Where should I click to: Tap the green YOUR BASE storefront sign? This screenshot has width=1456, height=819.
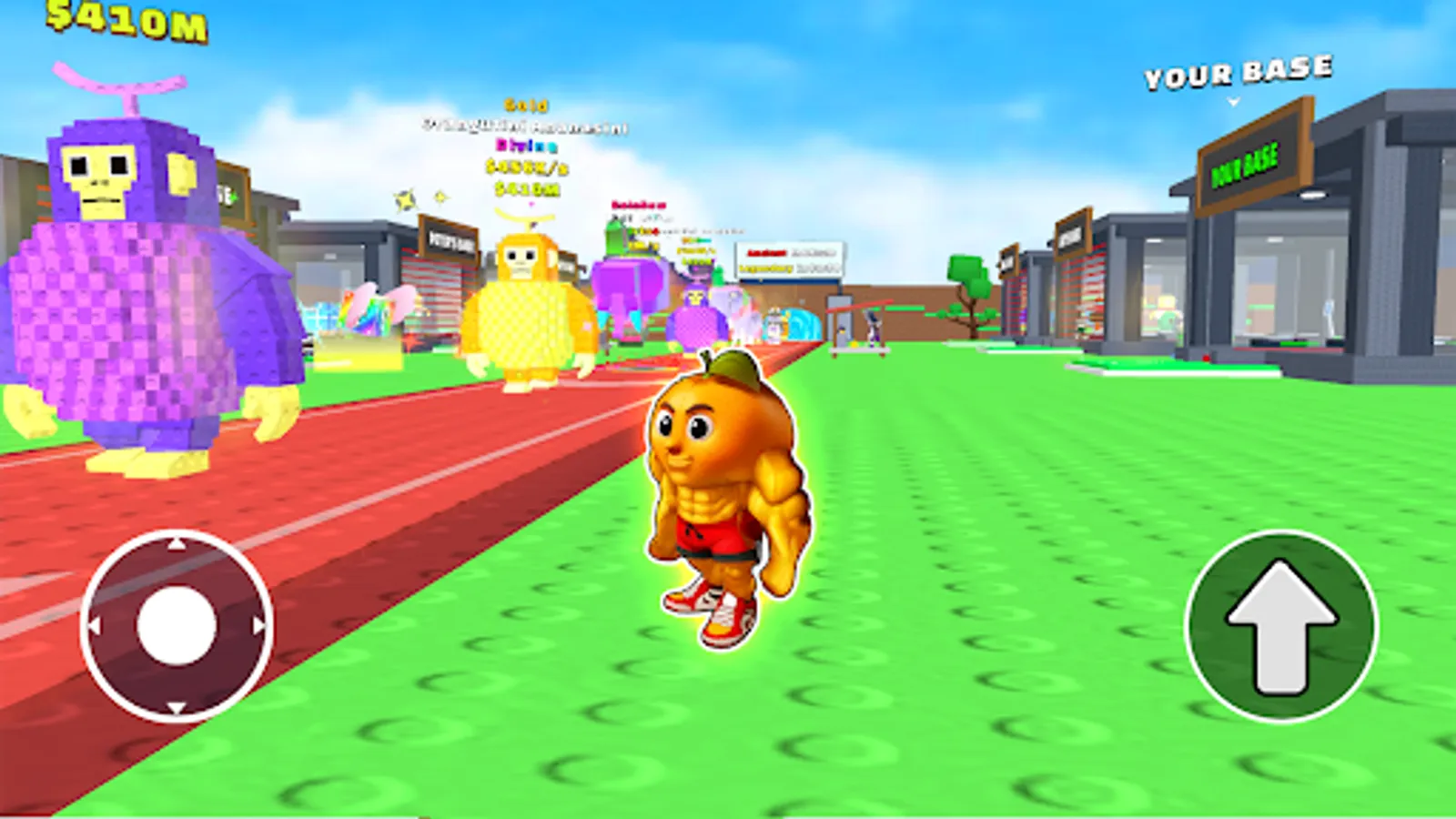pos(1247,164)
